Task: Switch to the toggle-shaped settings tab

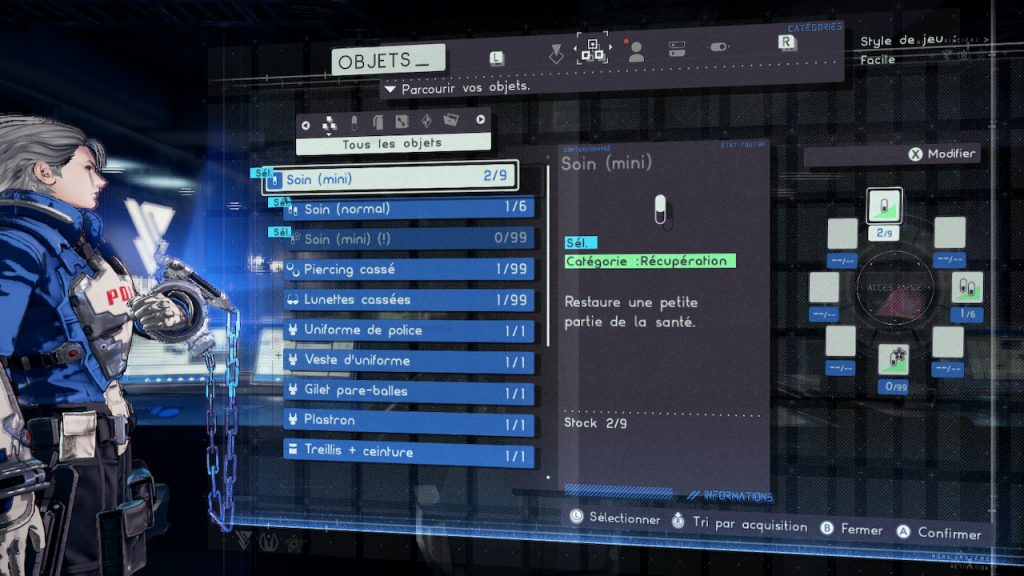Action: (719, 47)
